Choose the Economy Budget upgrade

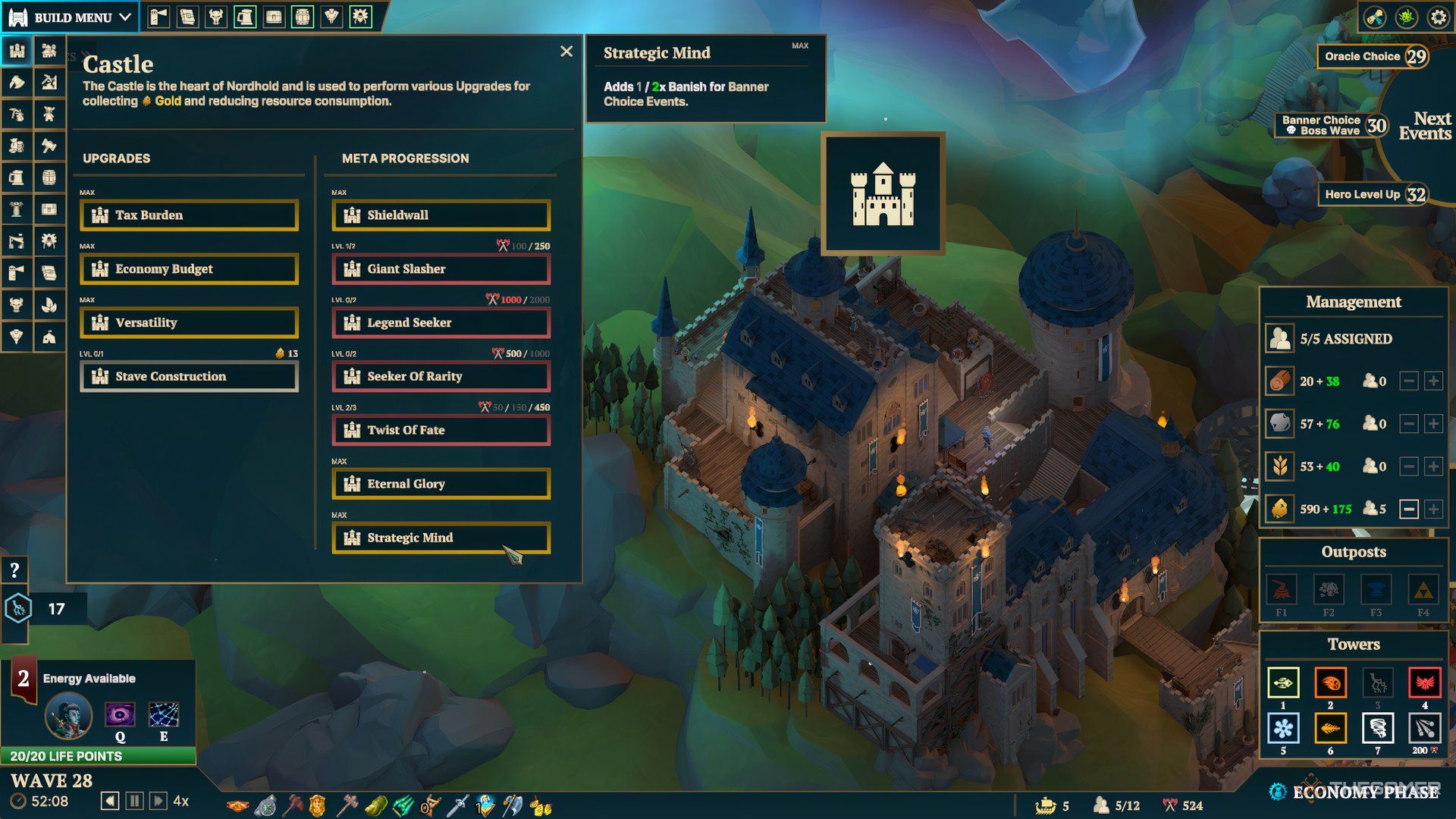coord(189,269)
